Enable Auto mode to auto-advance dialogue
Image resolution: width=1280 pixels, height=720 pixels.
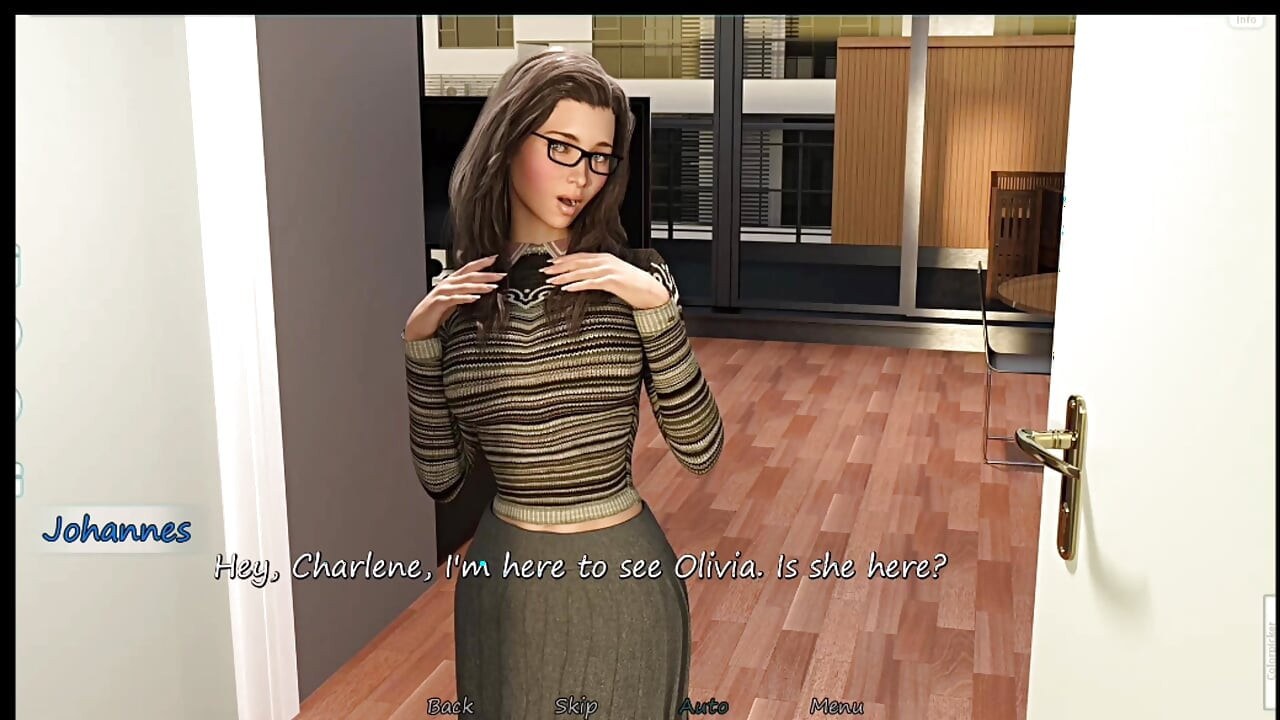tap(703, 706)
